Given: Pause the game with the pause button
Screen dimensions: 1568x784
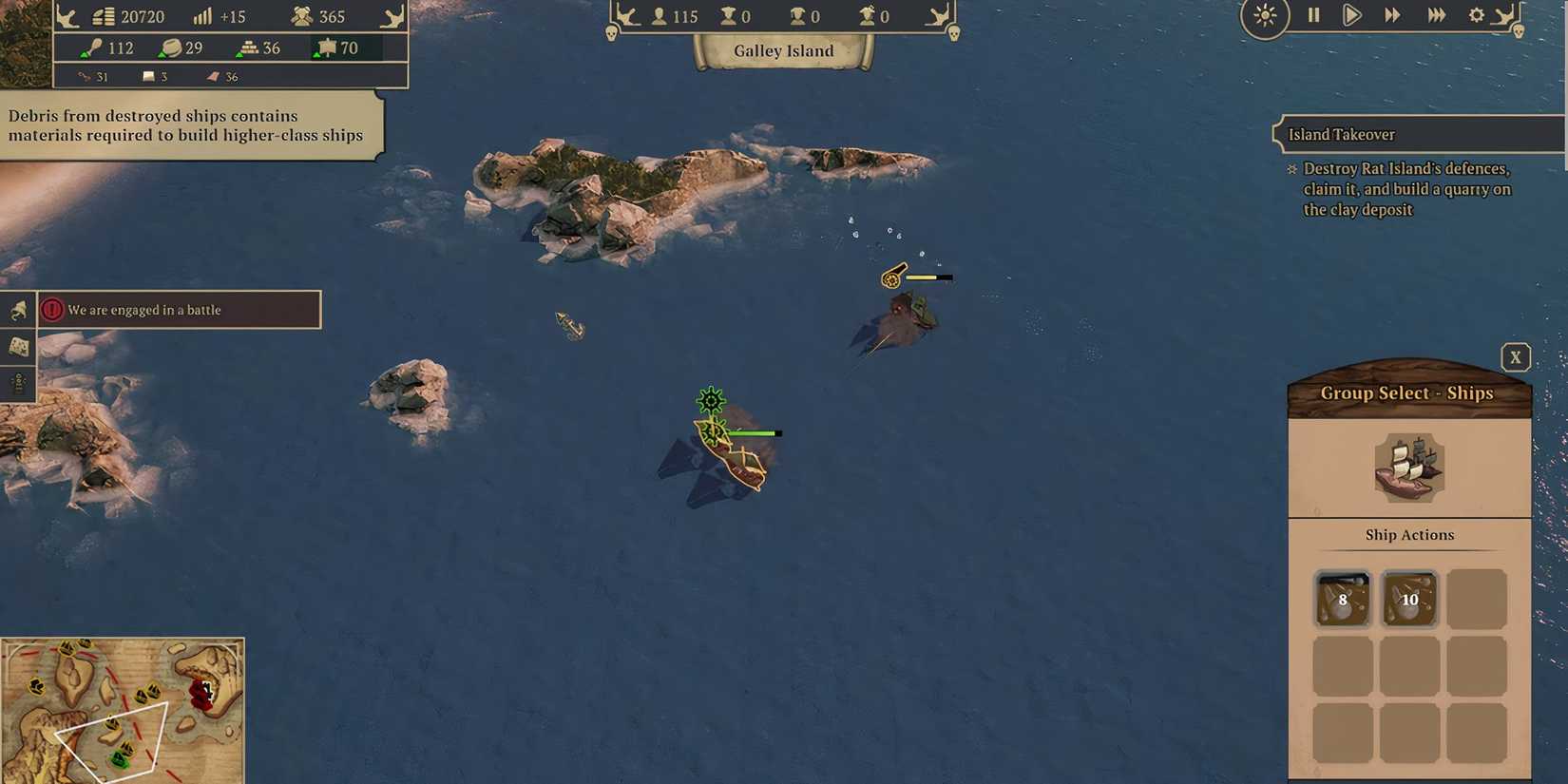Looking at the screenshot, I should [1313, 15].
